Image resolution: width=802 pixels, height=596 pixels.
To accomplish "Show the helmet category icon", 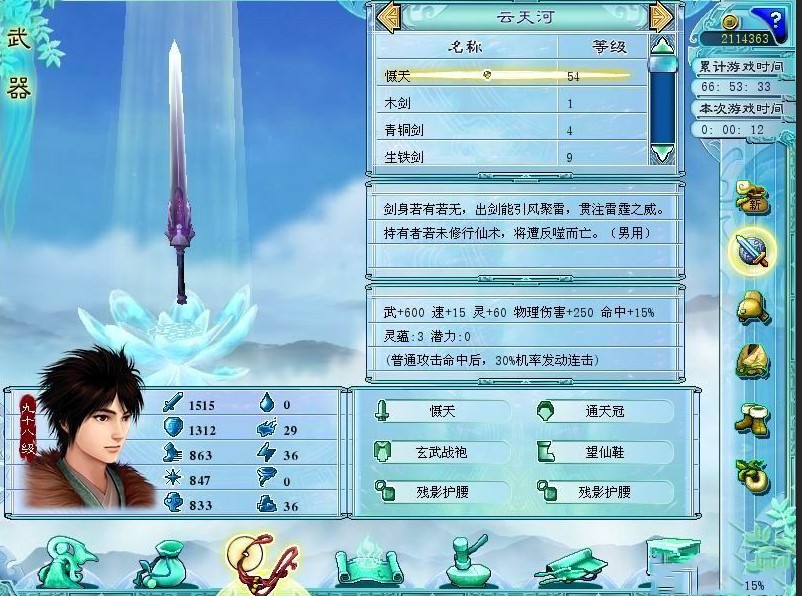I will 752,306.
